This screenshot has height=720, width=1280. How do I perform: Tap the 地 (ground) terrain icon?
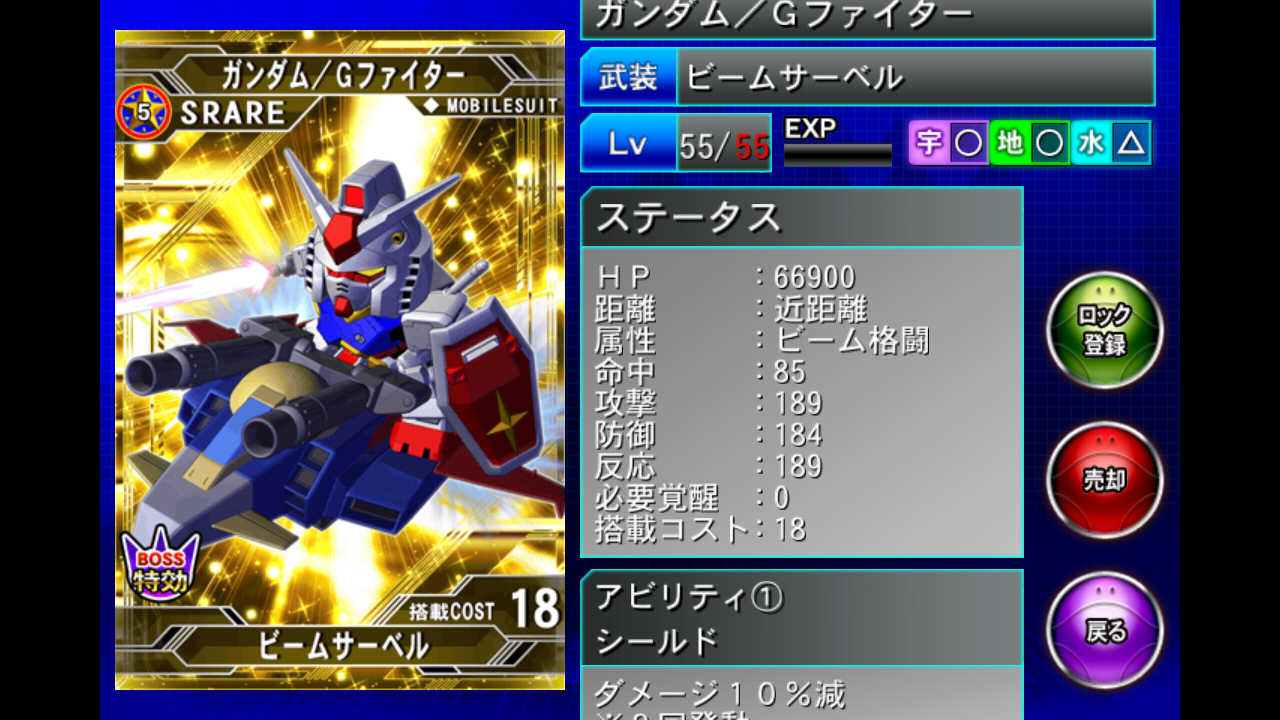1012,142
